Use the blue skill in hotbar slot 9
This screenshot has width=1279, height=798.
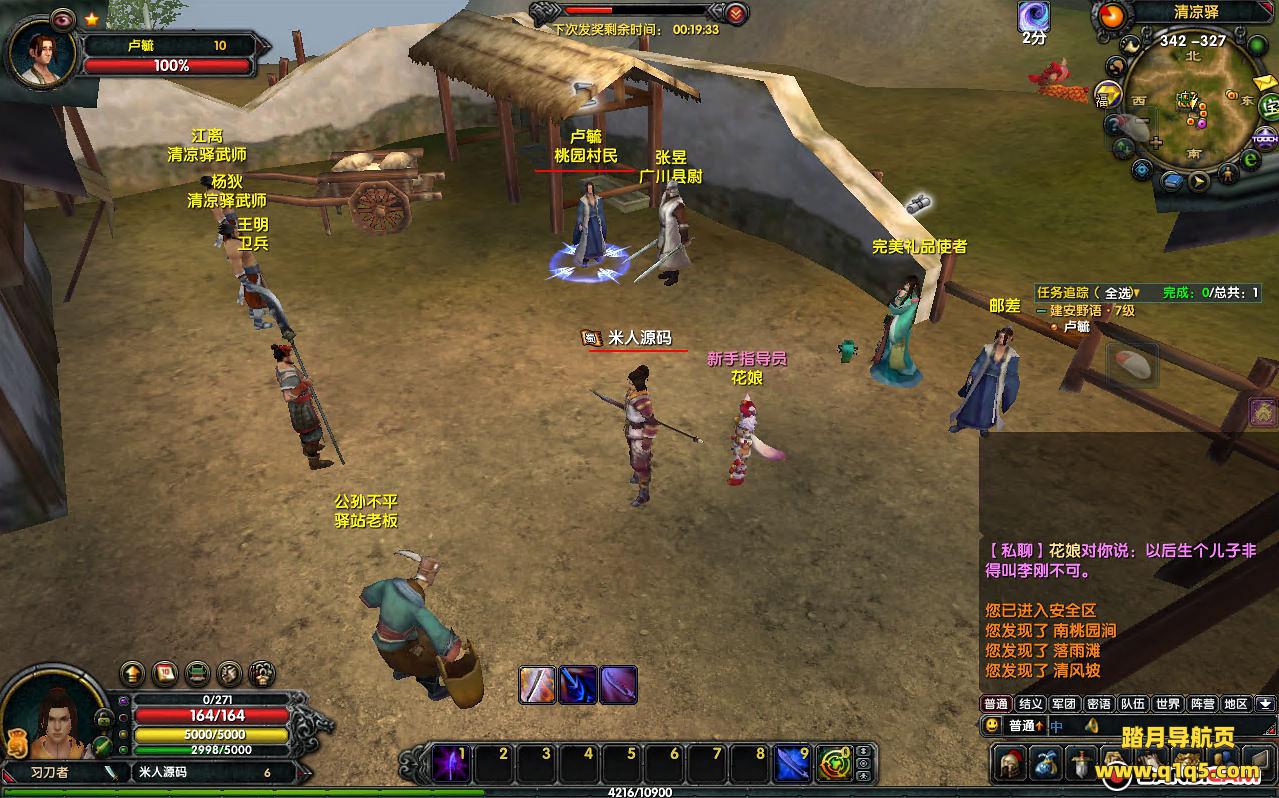pos(793,765)
